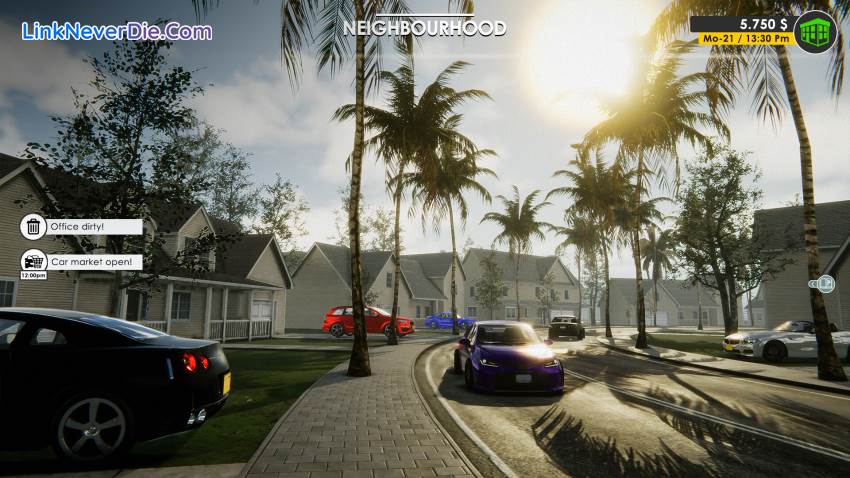Select the "Office dirty!" notification
850x478 pixels.
(82, 227)
